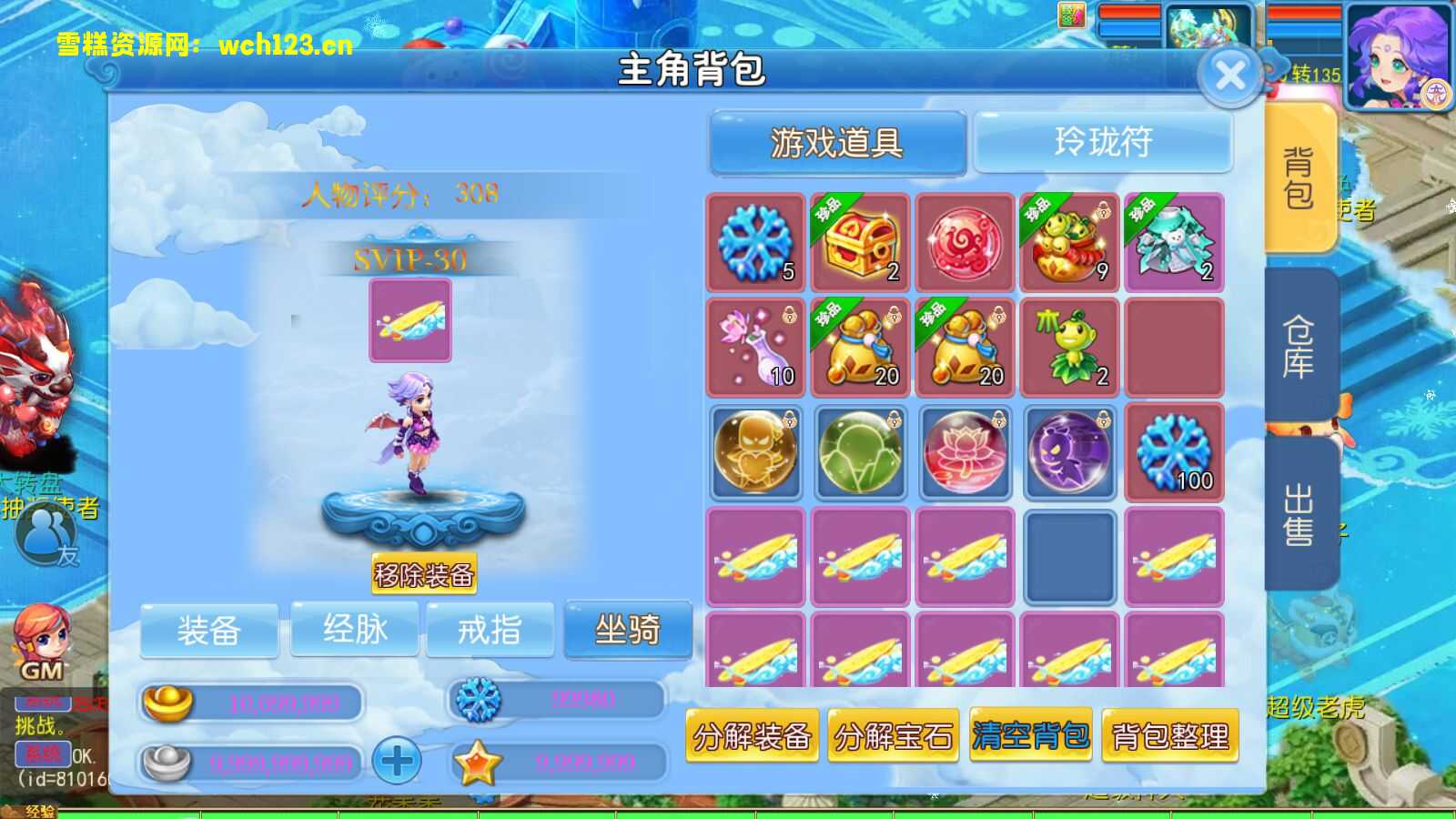Select the pink potion bottle stack of 10
Viewport: 1456px width, 819px height.
tap(754, 348)
